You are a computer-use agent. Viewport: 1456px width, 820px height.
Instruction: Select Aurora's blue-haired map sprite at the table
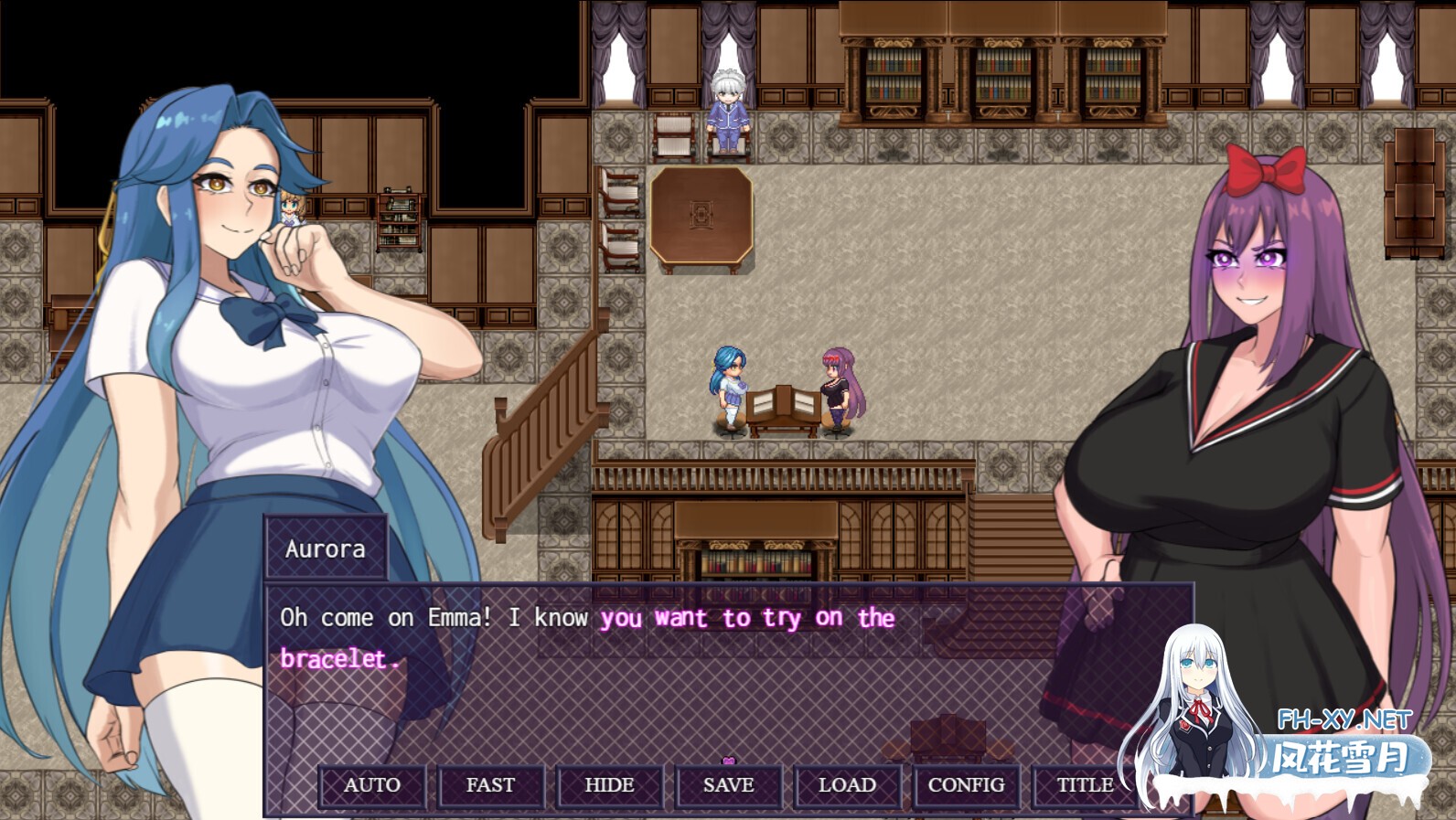[727, 384]
